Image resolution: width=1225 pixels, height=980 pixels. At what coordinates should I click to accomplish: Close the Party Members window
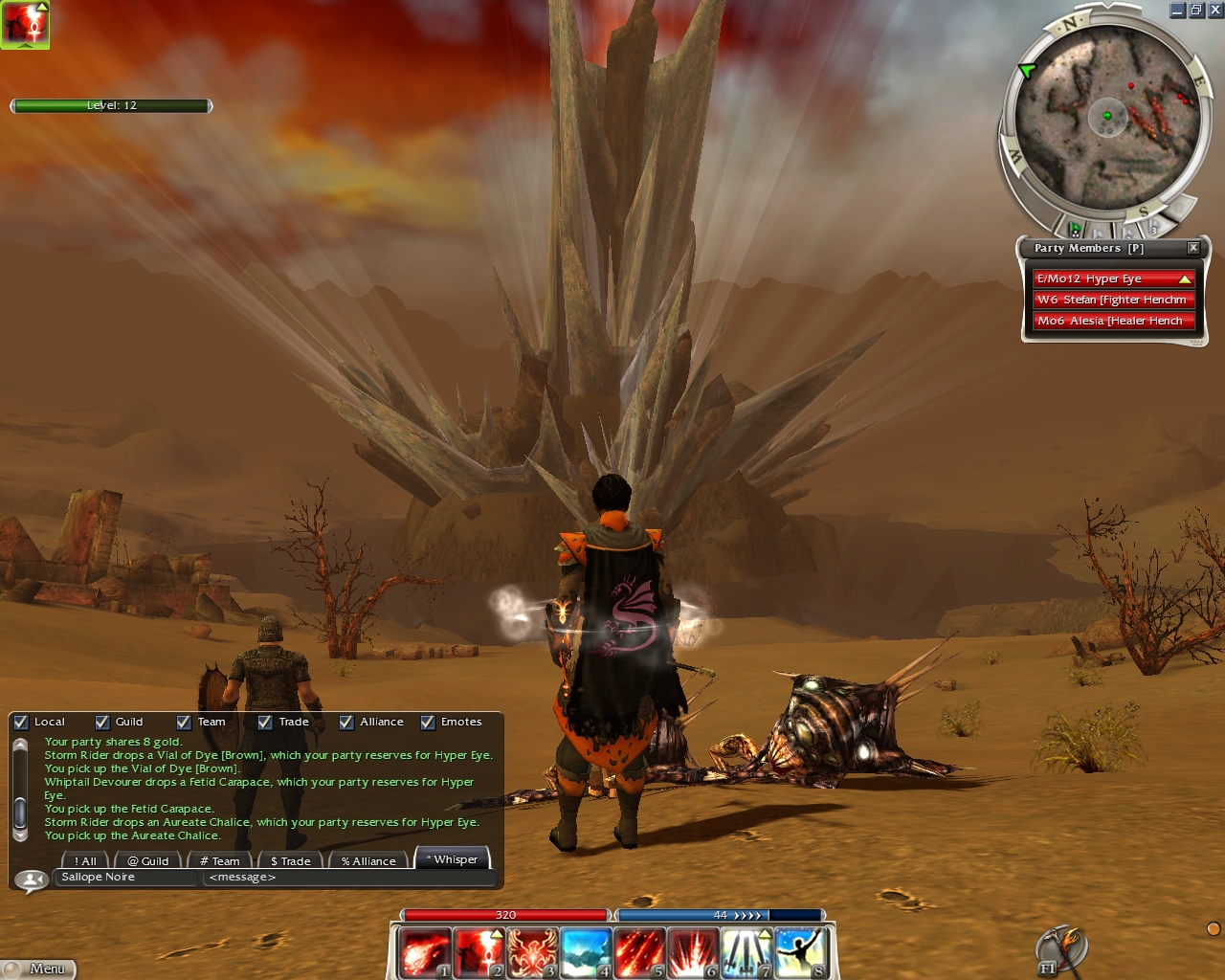[x=1193, y=248]
